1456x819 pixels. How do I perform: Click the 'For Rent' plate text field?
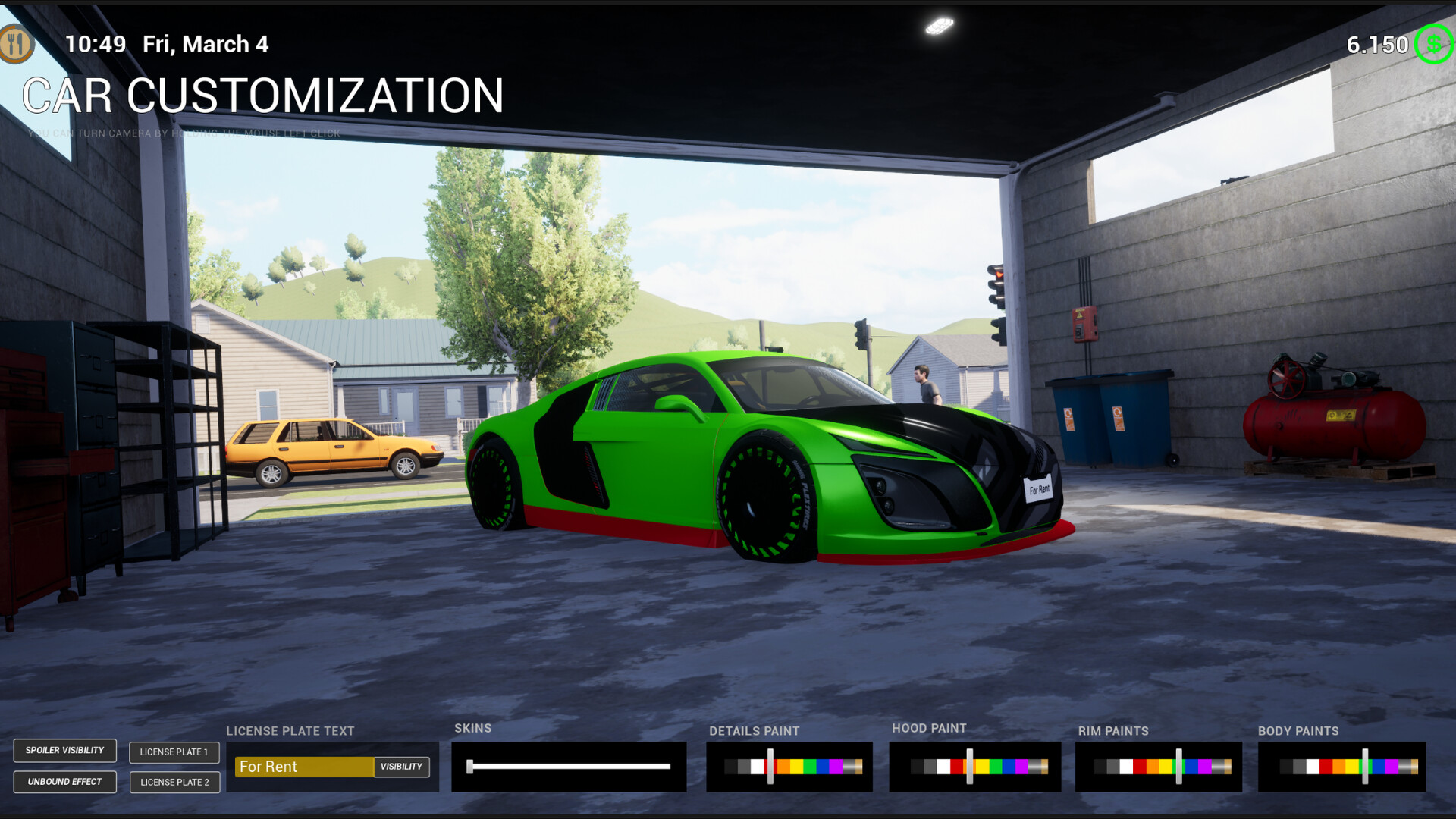tap(303, 767)
